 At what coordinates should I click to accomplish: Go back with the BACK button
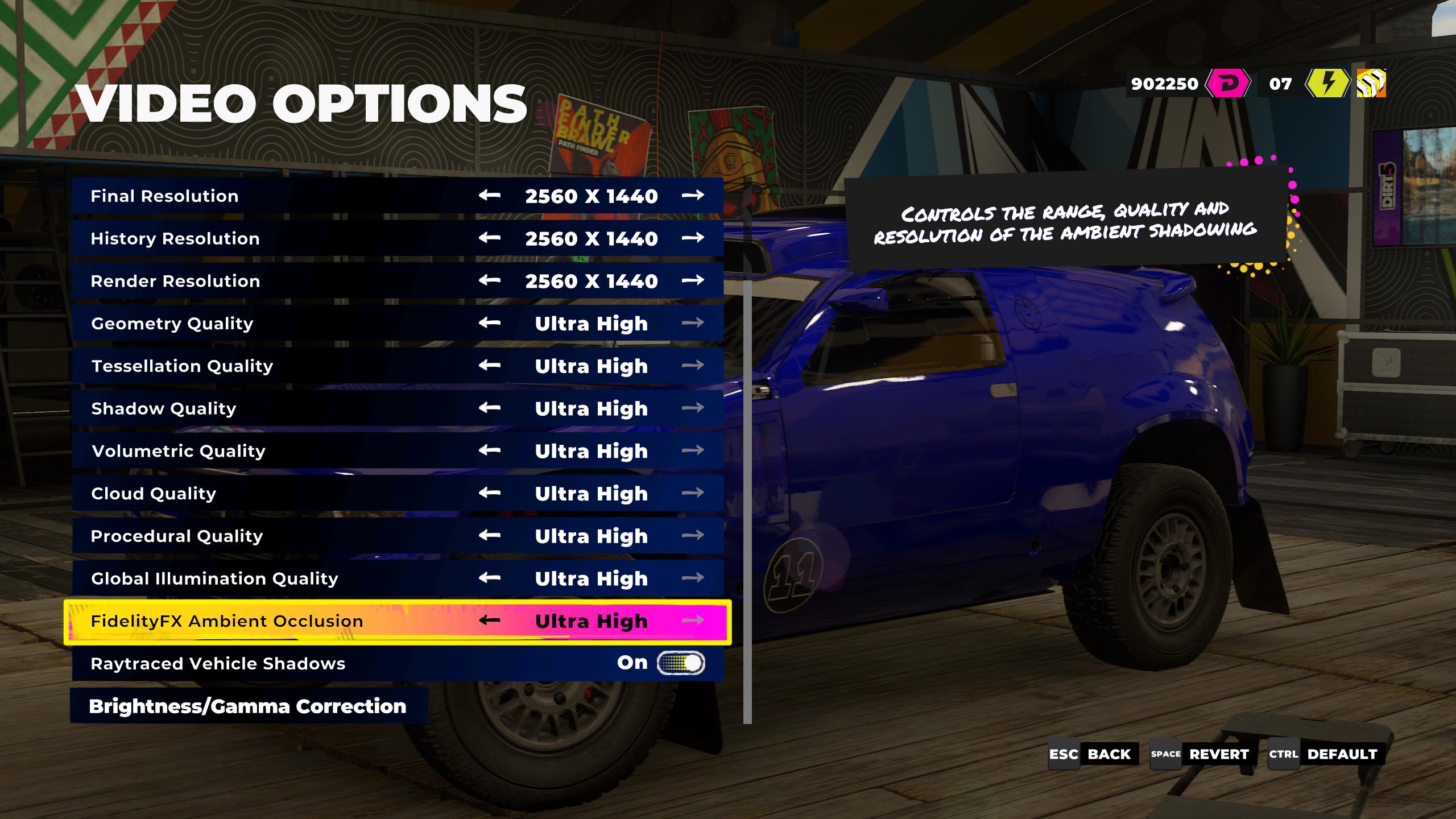click(x=1093, y=754)
